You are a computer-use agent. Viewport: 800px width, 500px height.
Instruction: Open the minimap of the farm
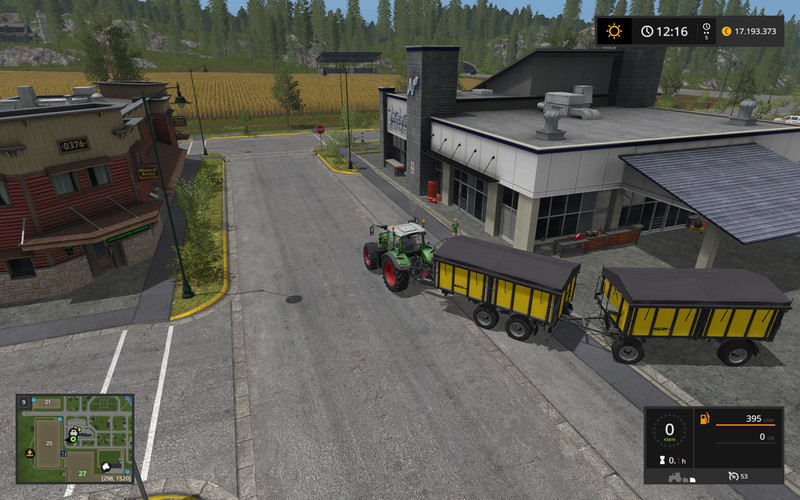[x=75, y=438]
